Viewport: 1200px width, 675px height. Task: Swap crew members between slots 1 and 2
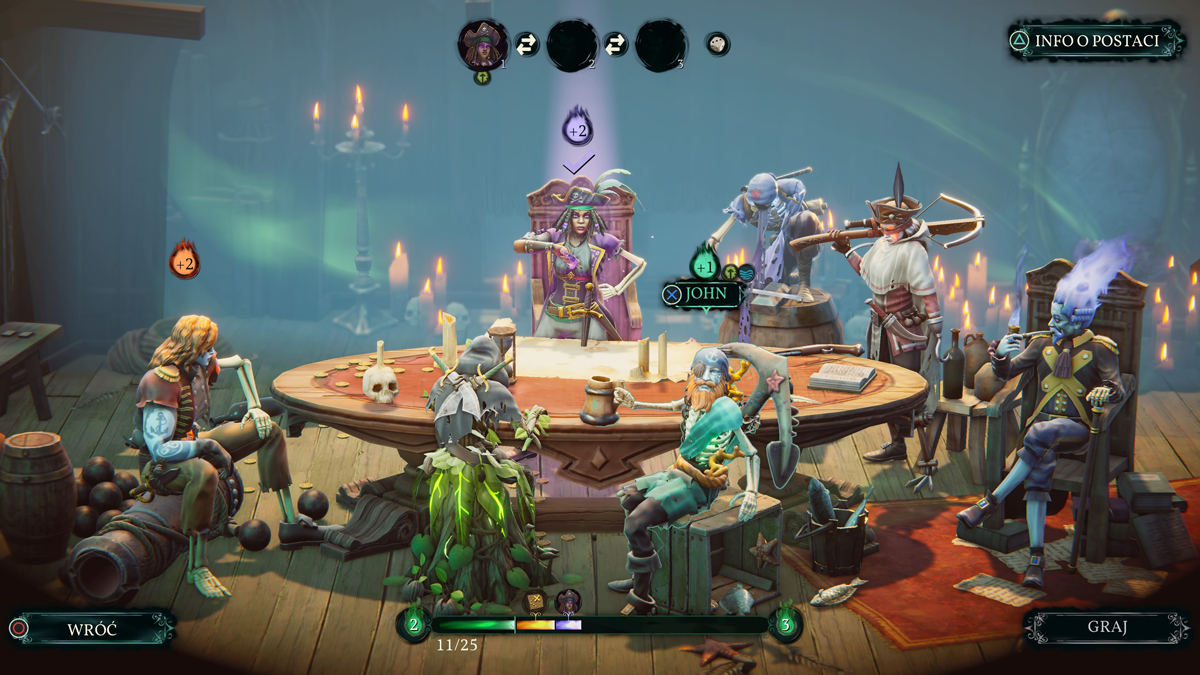527,45
